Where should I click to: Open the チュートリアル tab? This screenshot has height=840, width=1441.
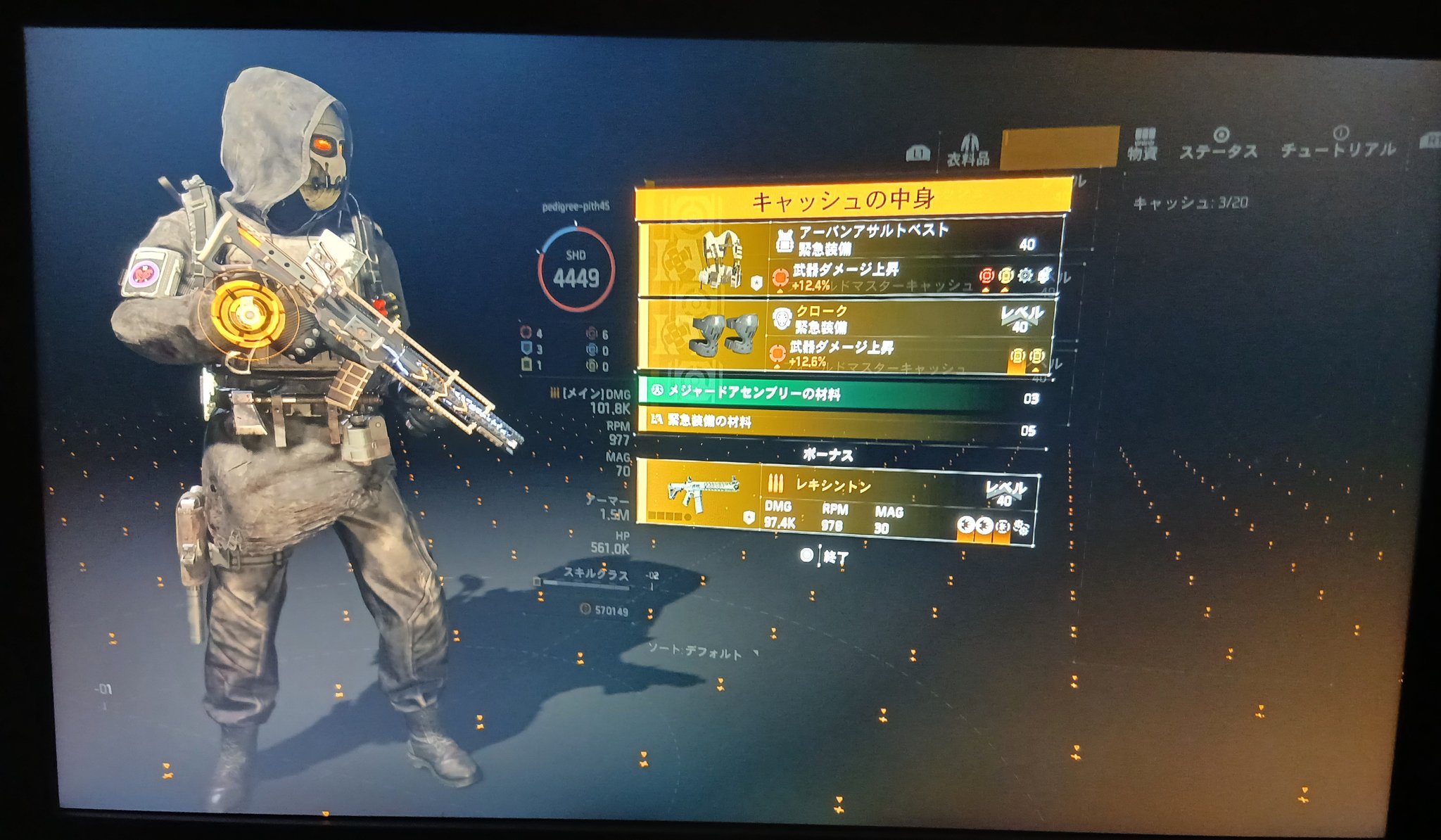click(x=1338, y=144)
